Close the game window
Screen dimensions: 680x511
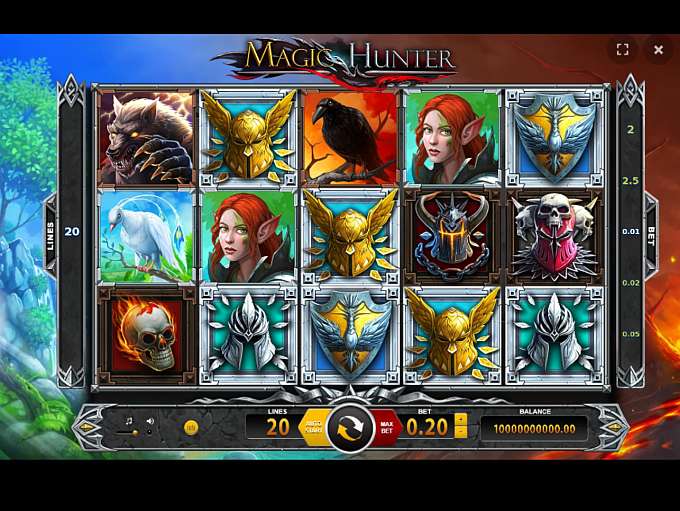pyautogui.click(x=658, y=49)
